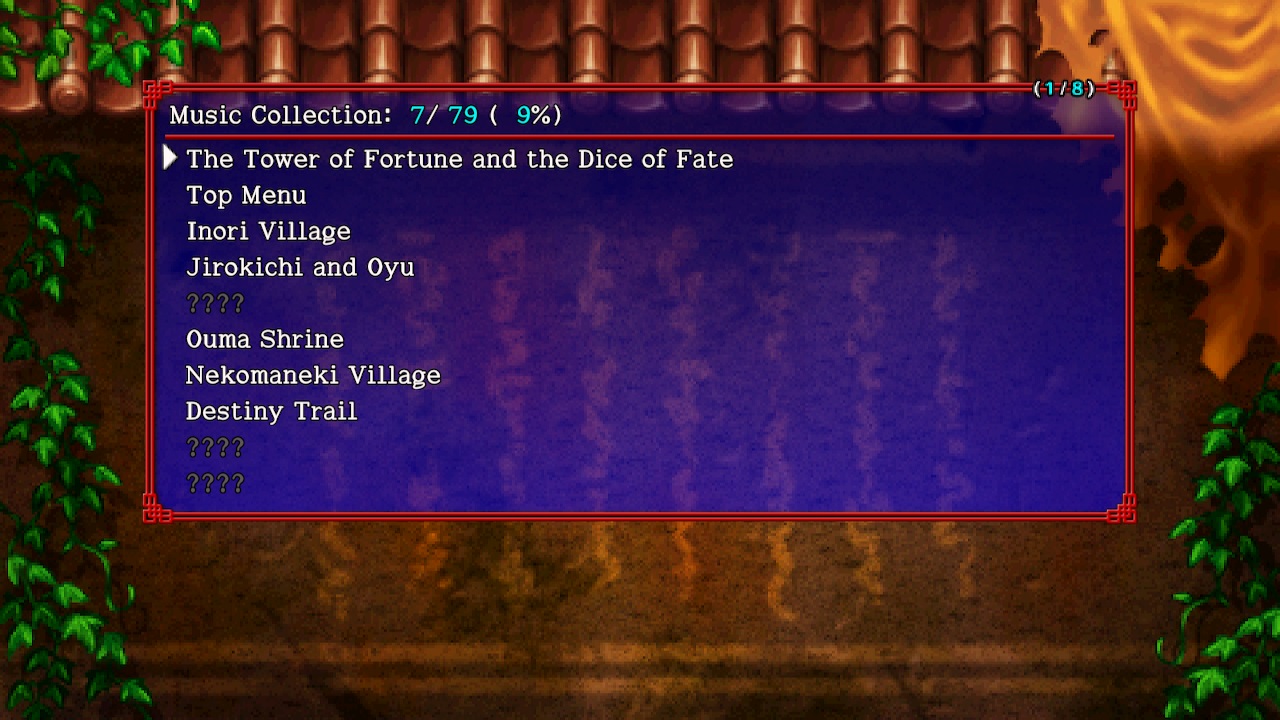Play the "Top Menu" music track
The image size is (1280, 720).
[246, 195]
